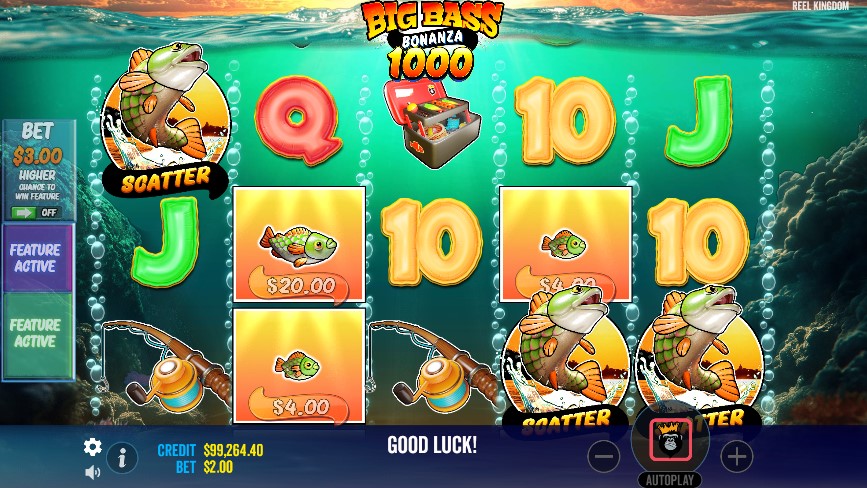Screen dimensions: 867x488
Task: Decrease the bet with the minus button
Action: click(604, 457)
